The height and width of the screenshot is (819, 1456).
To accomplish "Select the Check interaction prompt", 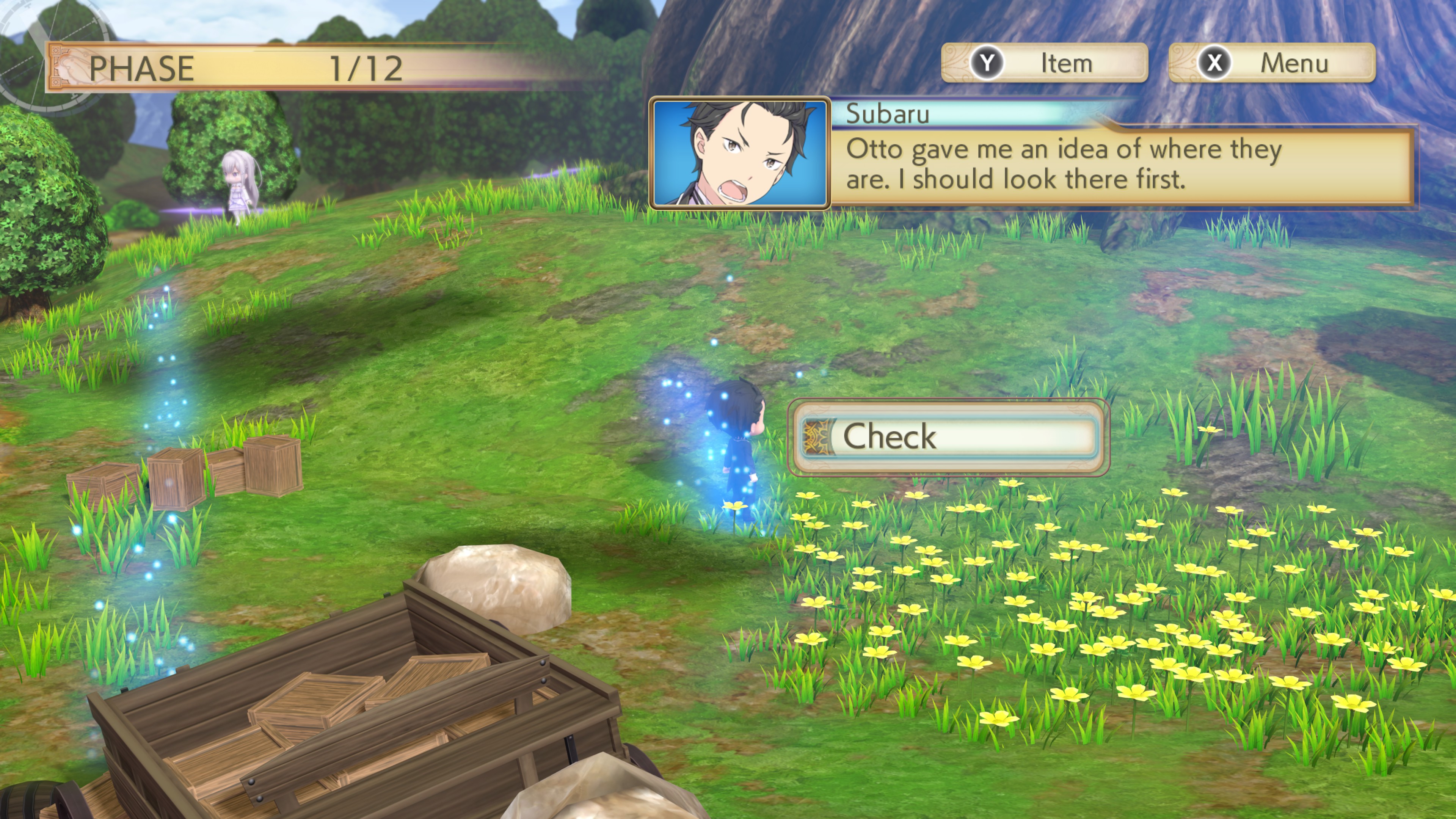I will tap(948, 437).
